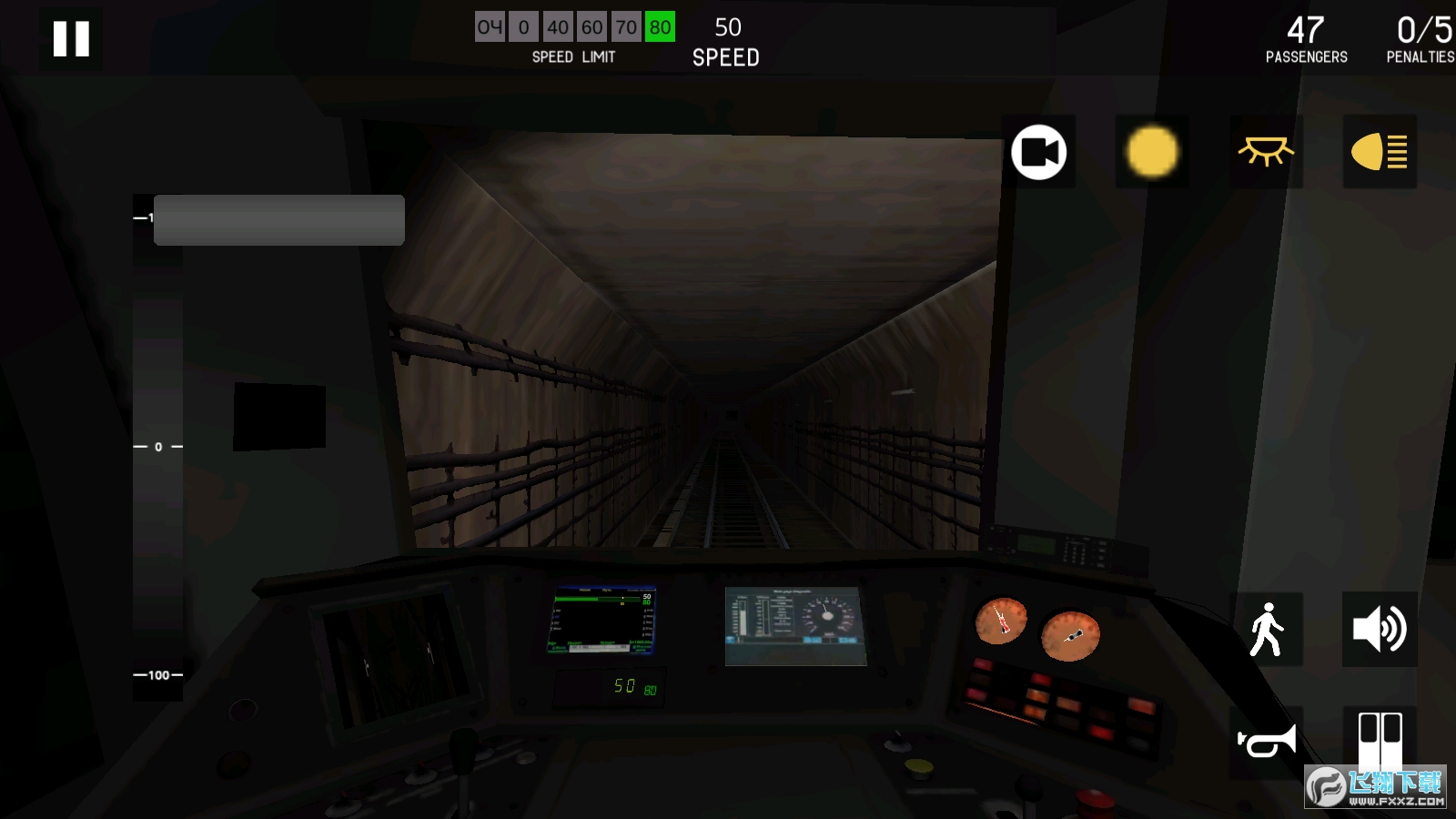Exit the cab via the walking person icon

[1266, 628]
